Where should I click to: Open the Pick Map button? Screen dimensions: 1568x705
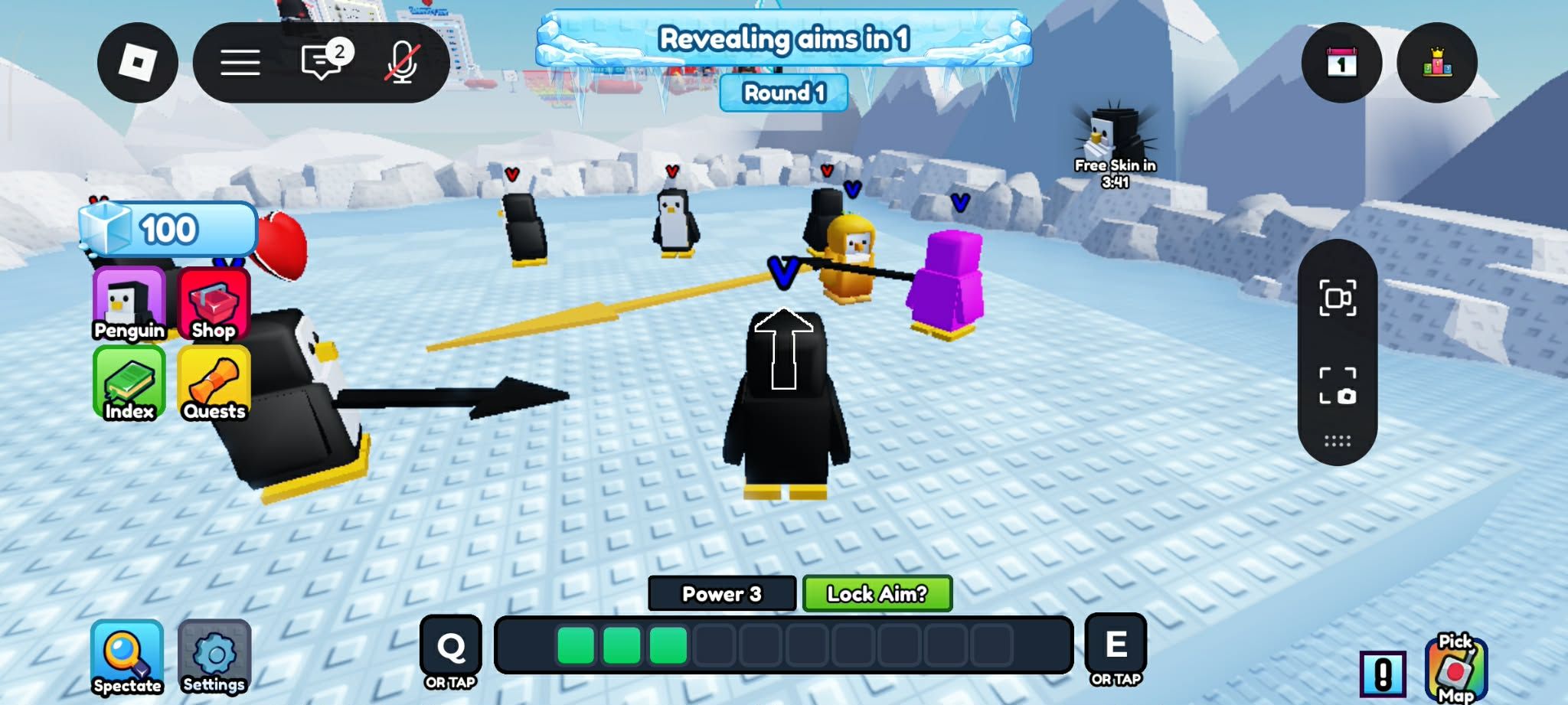click(1455, 668)
